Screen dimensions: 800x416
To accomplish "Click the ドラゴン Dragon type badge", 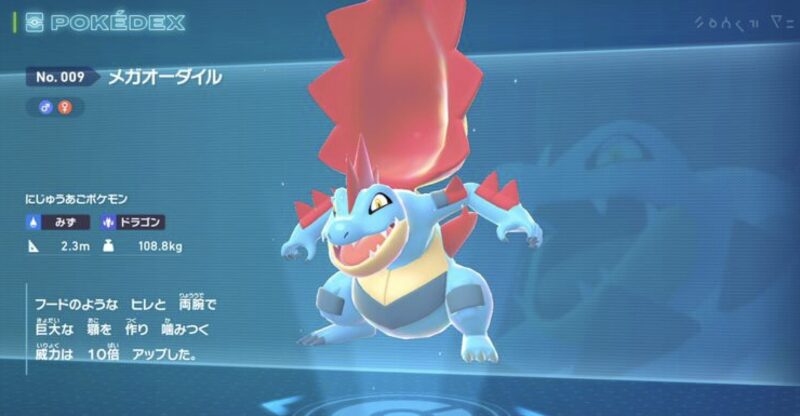I will coord(131,222).
